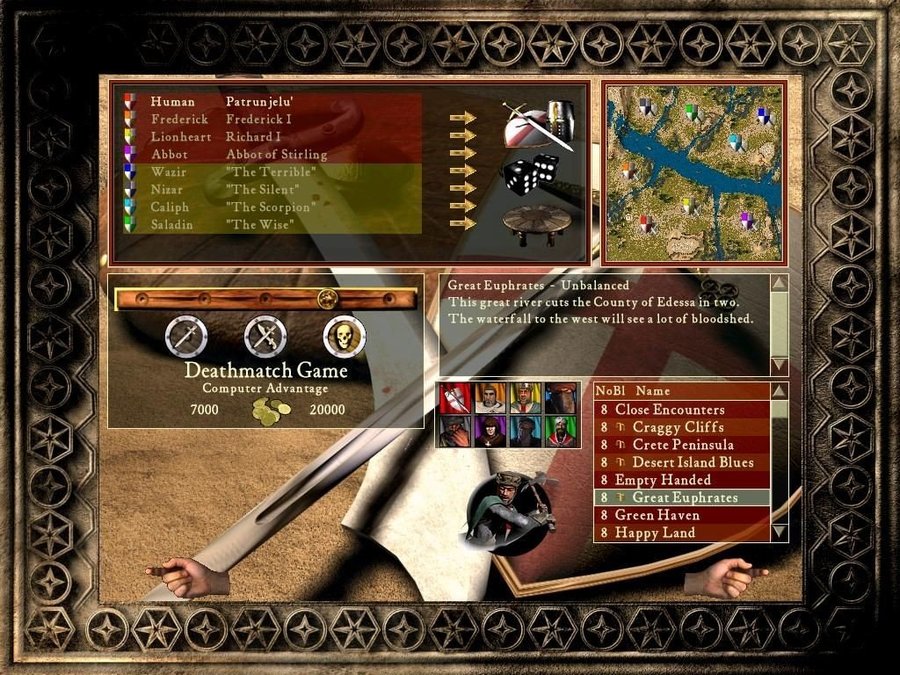Select the Close Encounters map
The width and height of the screenshot is (900, 675).
(670, 409)
